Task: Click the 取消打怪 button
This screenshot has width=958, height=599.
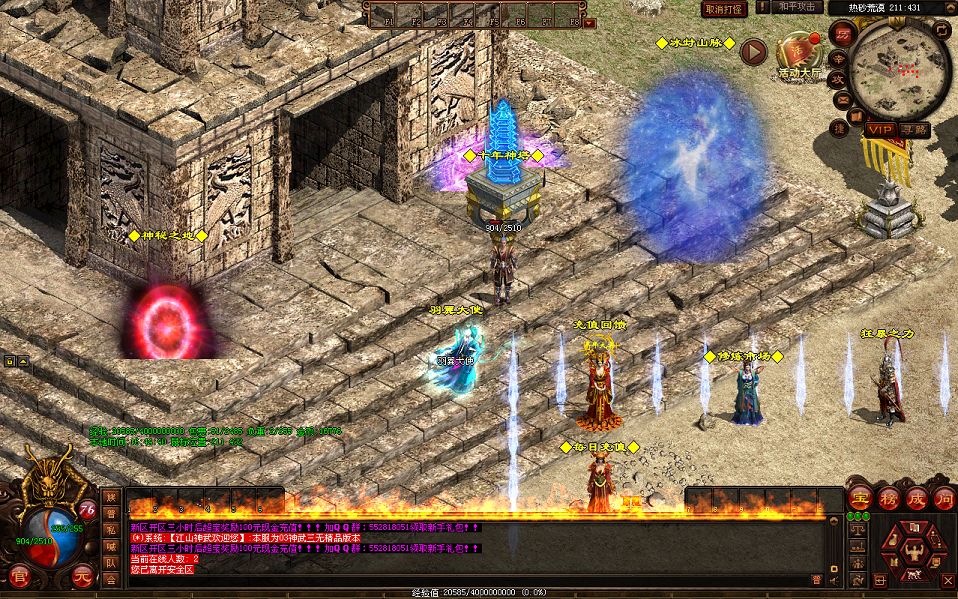Action: point(724,9)
